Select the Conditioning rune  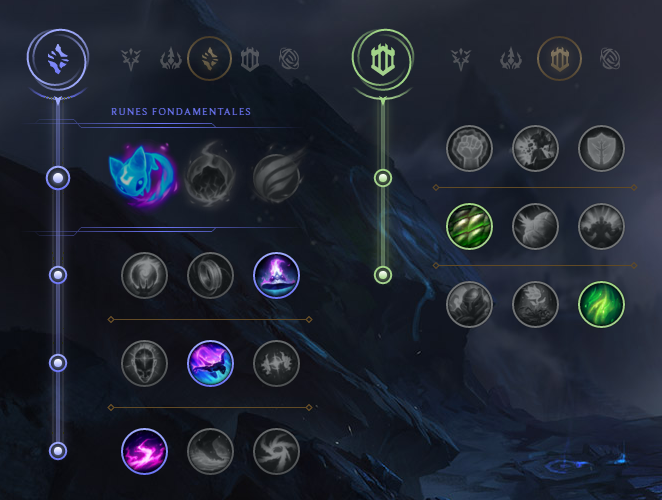pyautogui.click(x=469, y=226)
